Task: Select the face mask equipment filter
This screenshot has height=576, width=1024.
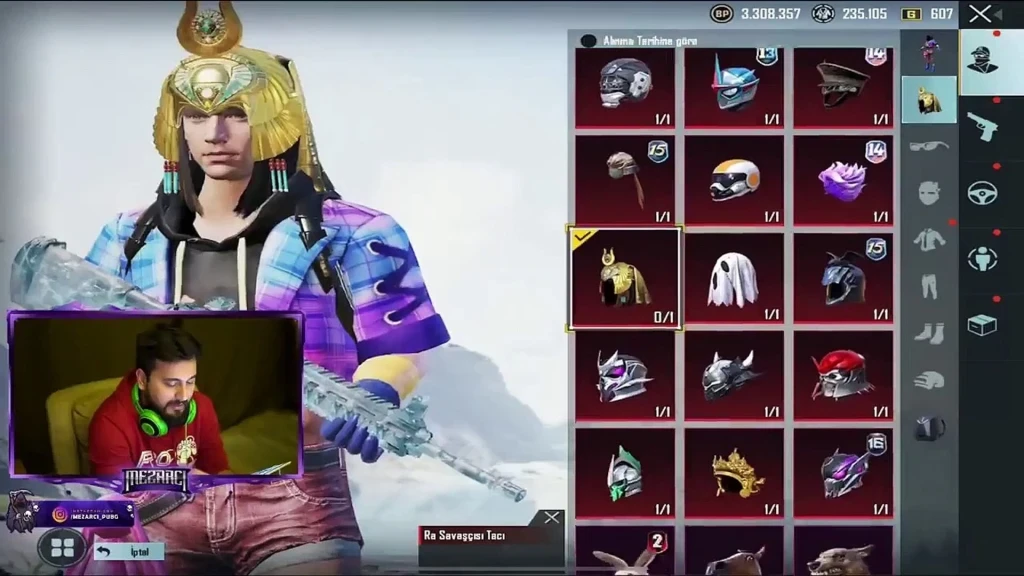Action: click(928, 192)
